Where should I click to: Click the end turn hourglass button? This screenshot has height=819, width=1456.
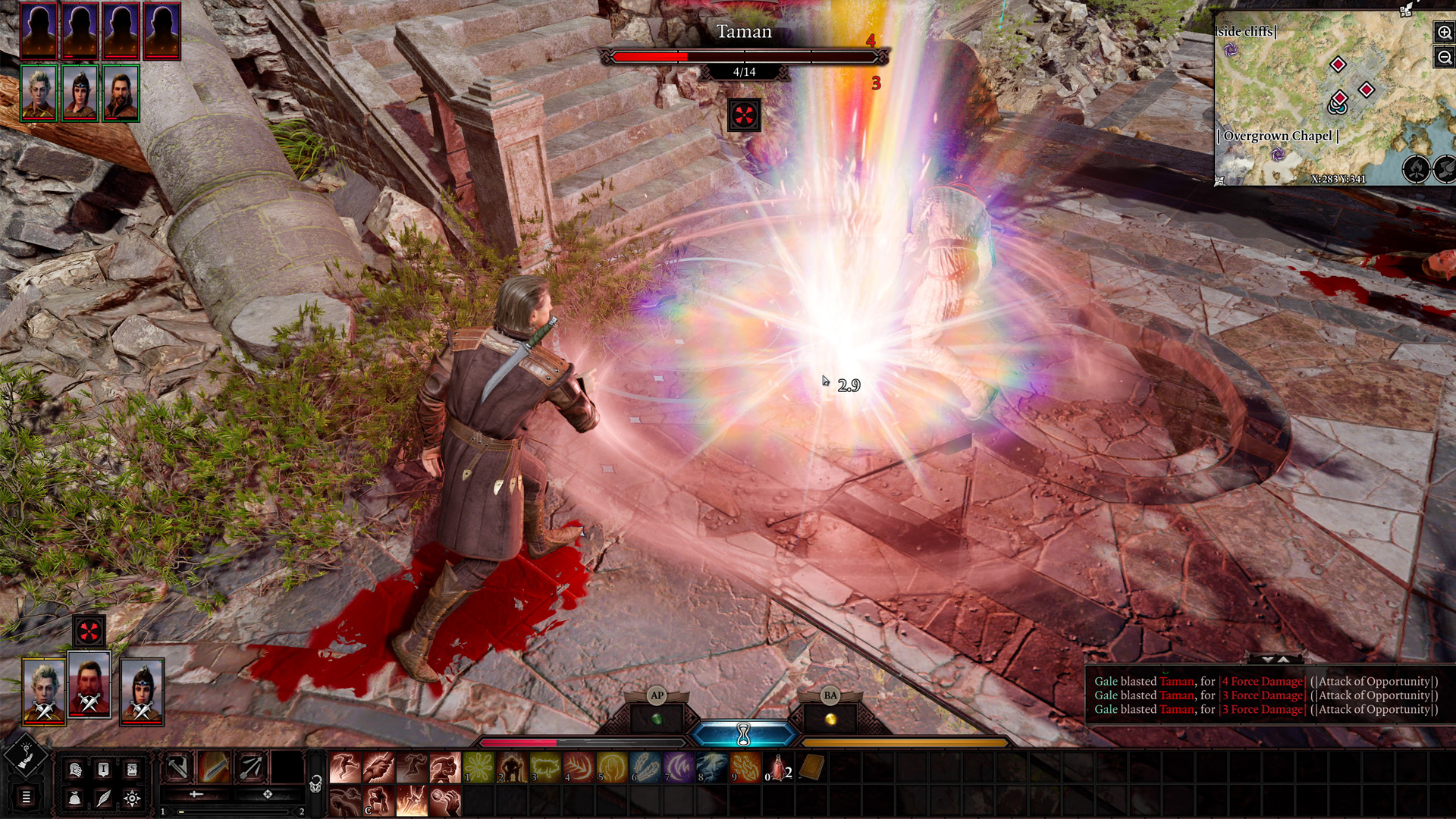743,734
